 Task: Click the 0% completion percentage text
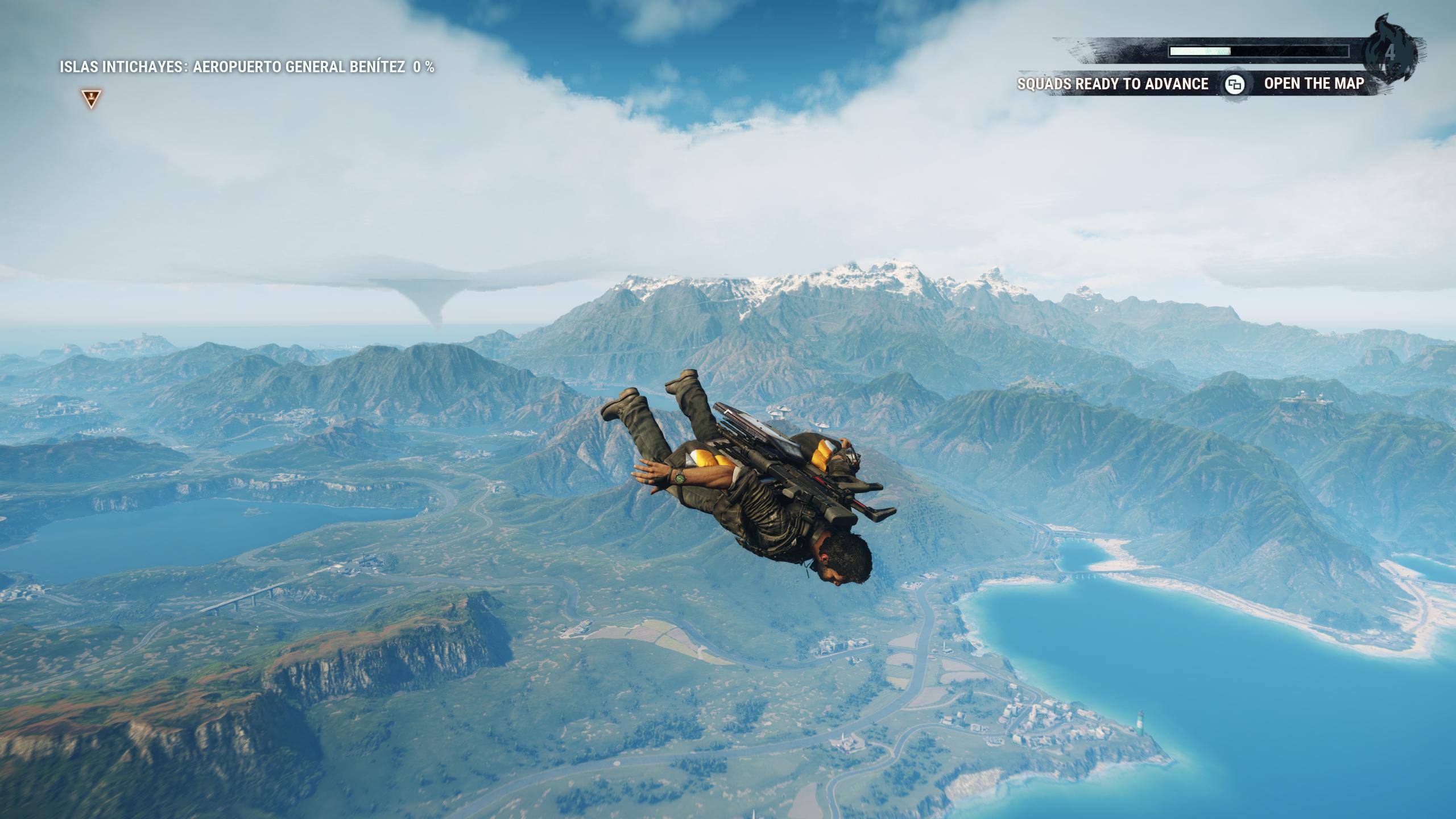pos(424,67)
